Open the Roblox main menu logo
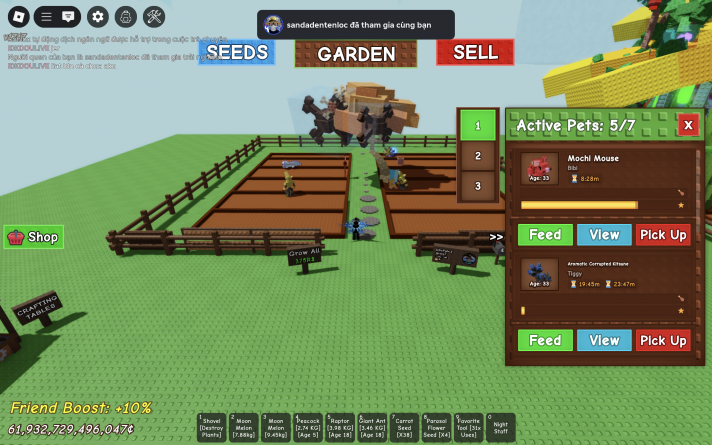 17,16
